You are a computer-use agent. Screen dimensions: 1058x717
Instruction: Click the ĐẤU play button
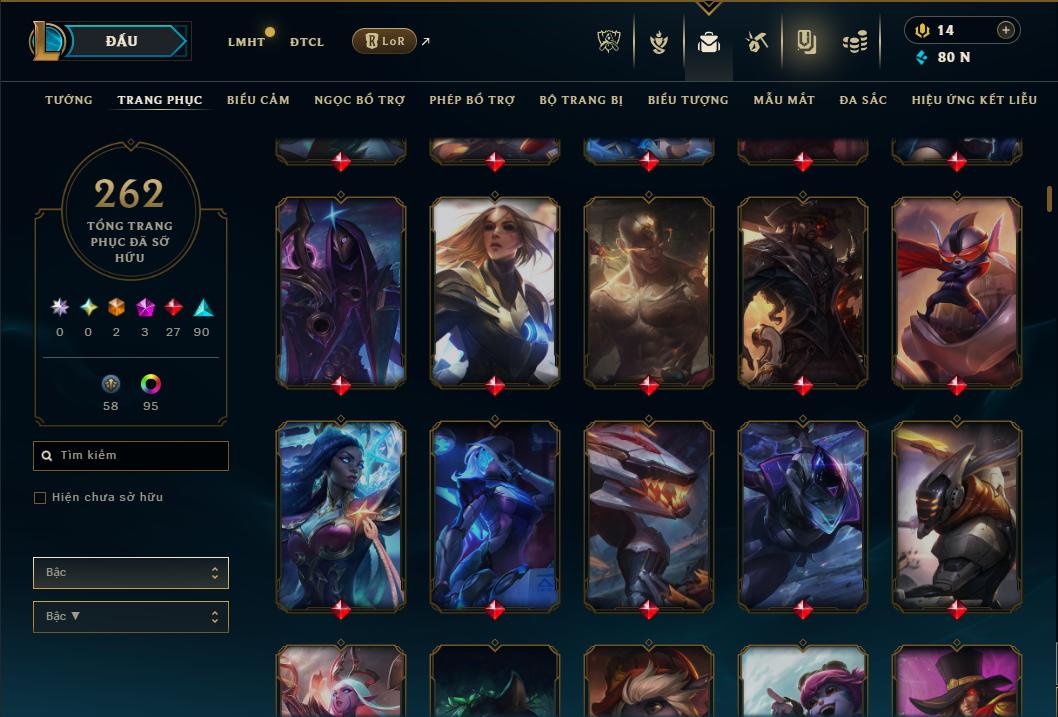(122, 41)
